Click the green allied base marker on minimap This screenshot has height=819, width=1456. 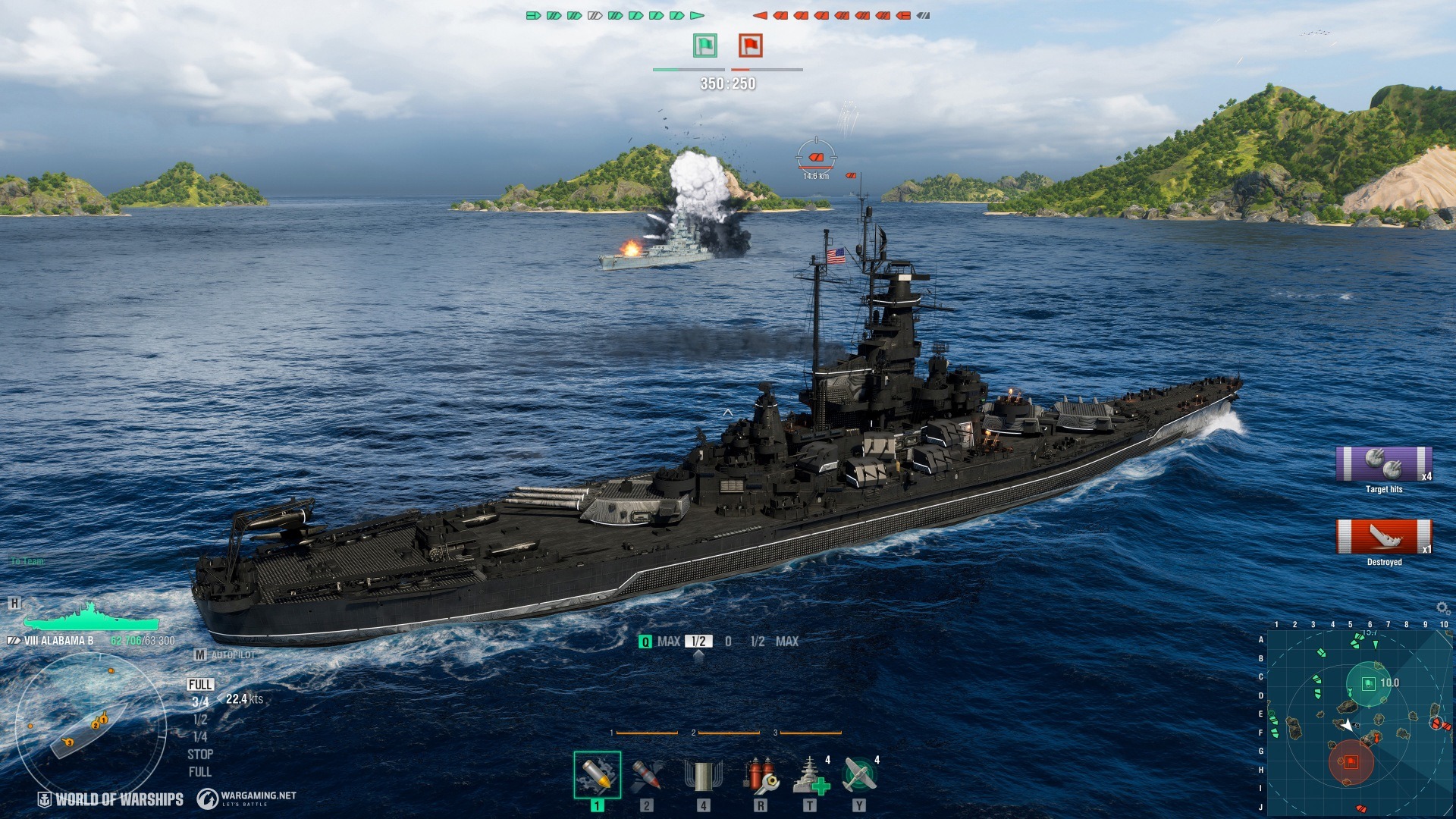1369,684
